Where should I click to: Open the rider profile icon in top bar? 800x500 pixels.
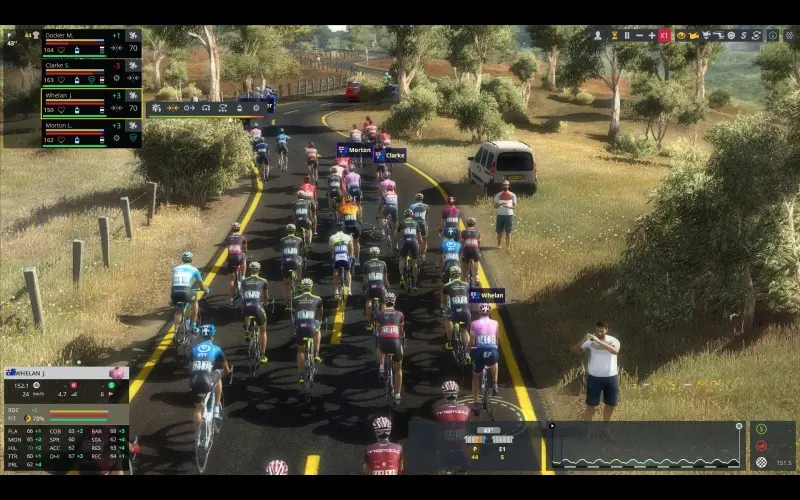tap(598, 35)
